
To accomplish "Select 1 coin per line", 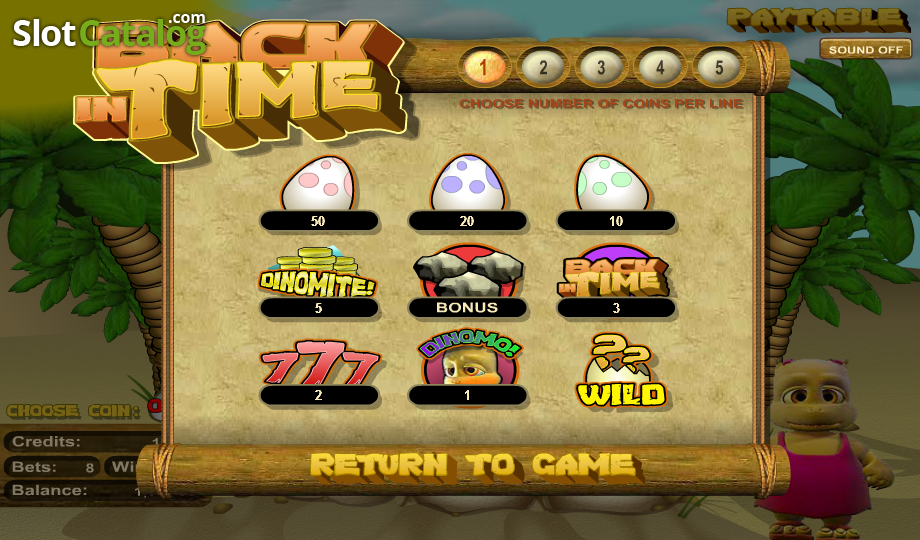I will coord(485,67).
